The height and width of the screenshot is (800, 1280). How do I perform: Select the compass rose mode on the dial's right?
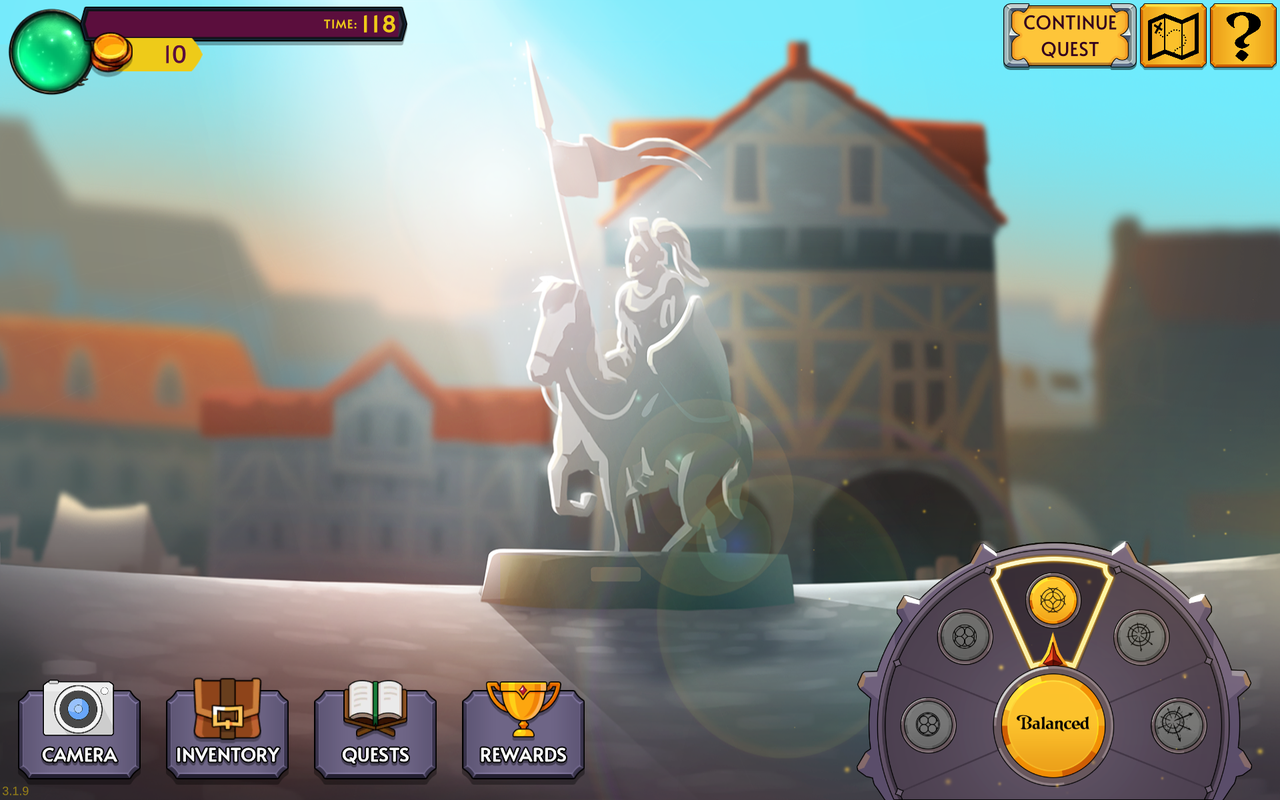pyautogui.click(x=1140, y=636)
